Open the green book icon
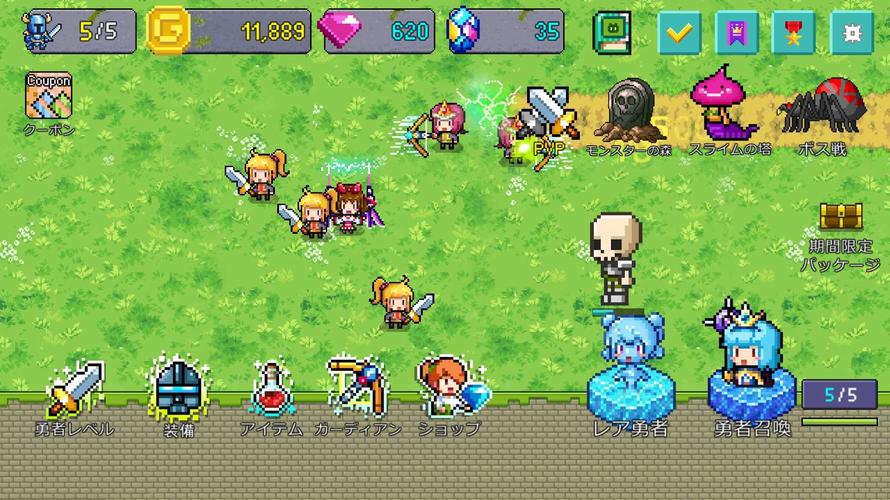The image size is (890, 500). click(x=610, y=32)
